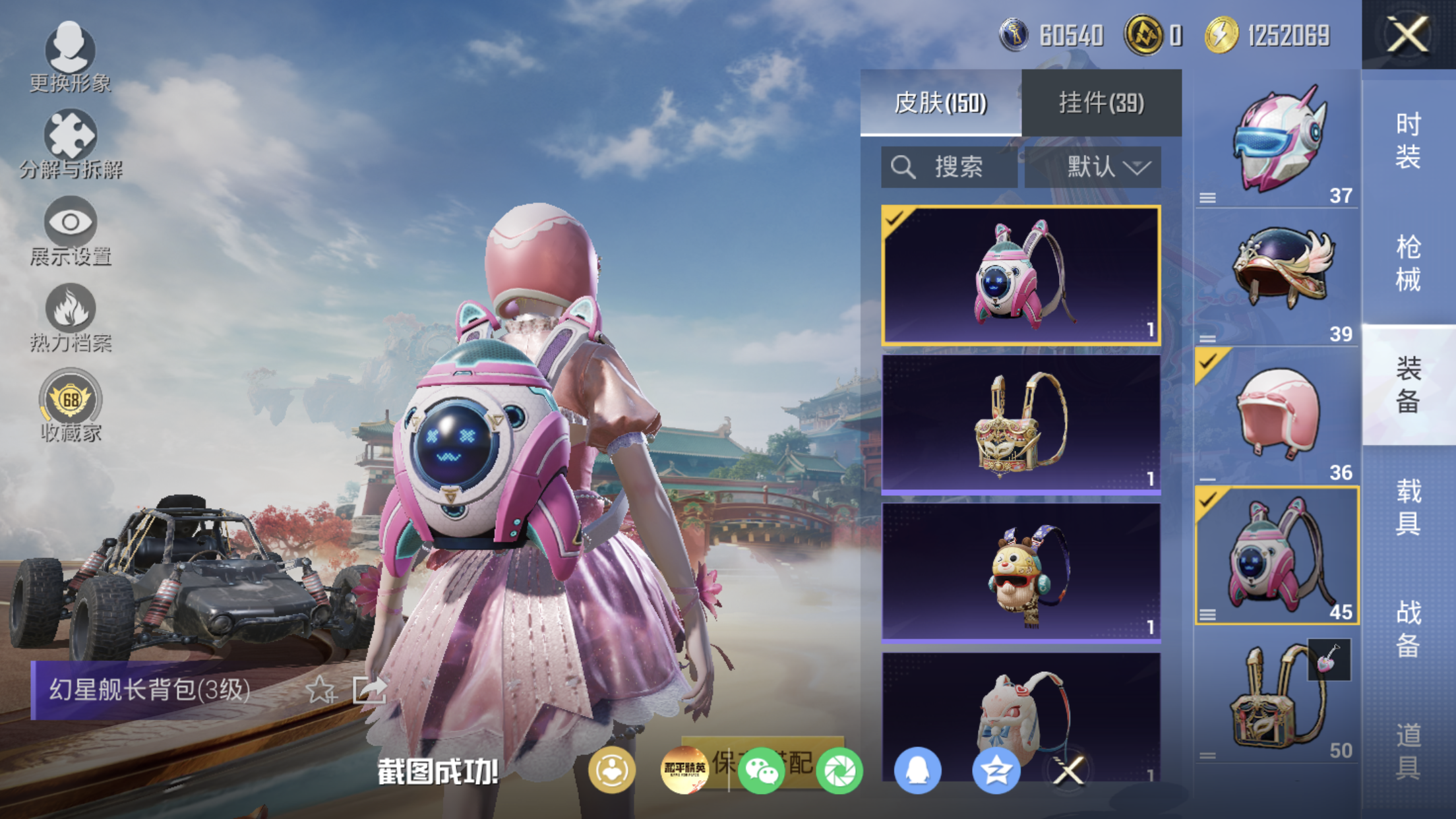Open 热力档案 flame icon
1456x819 pixels.
70,317
